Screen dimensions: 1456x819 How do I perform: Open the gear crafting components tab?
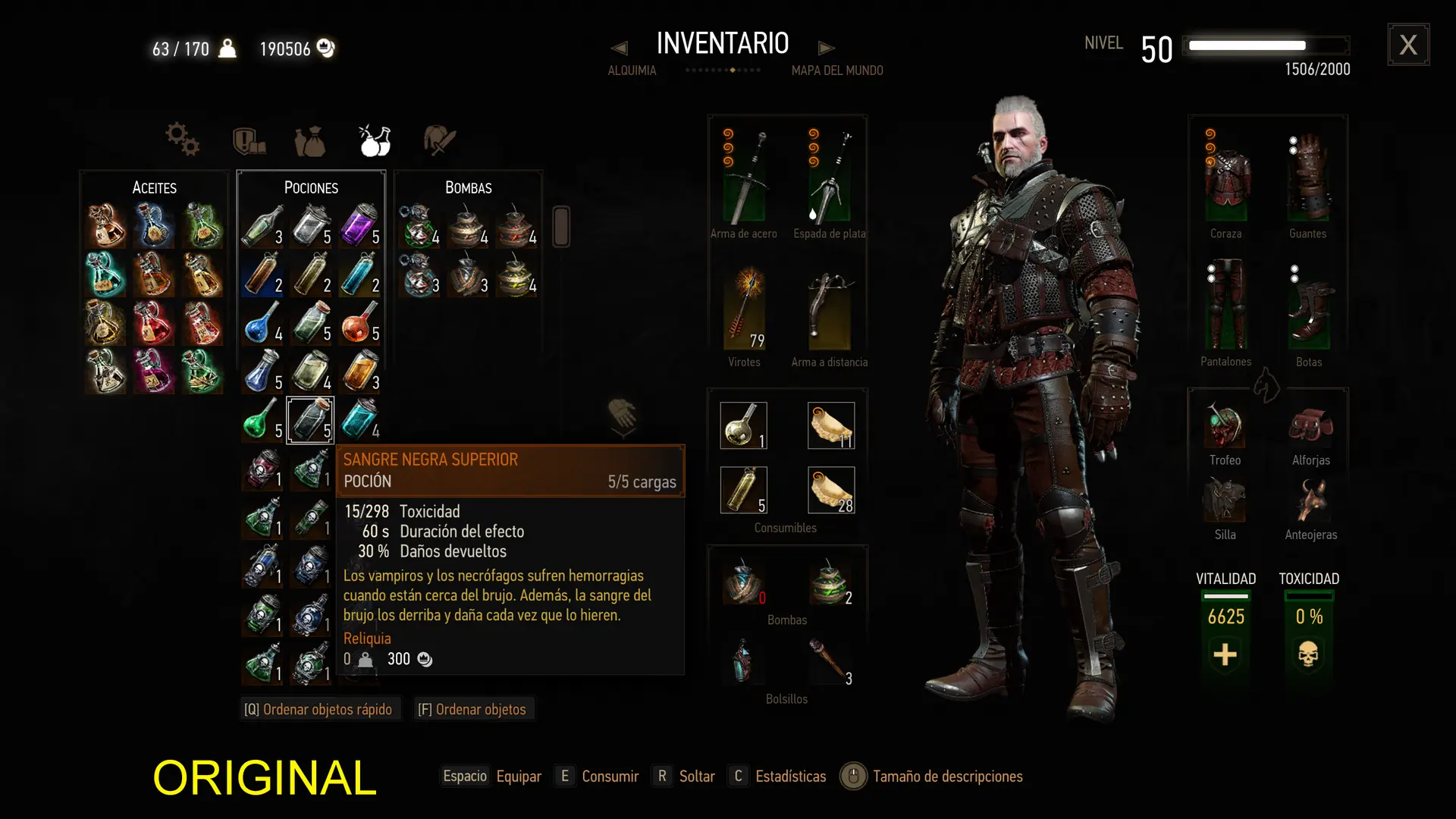(x=182, y=140)
